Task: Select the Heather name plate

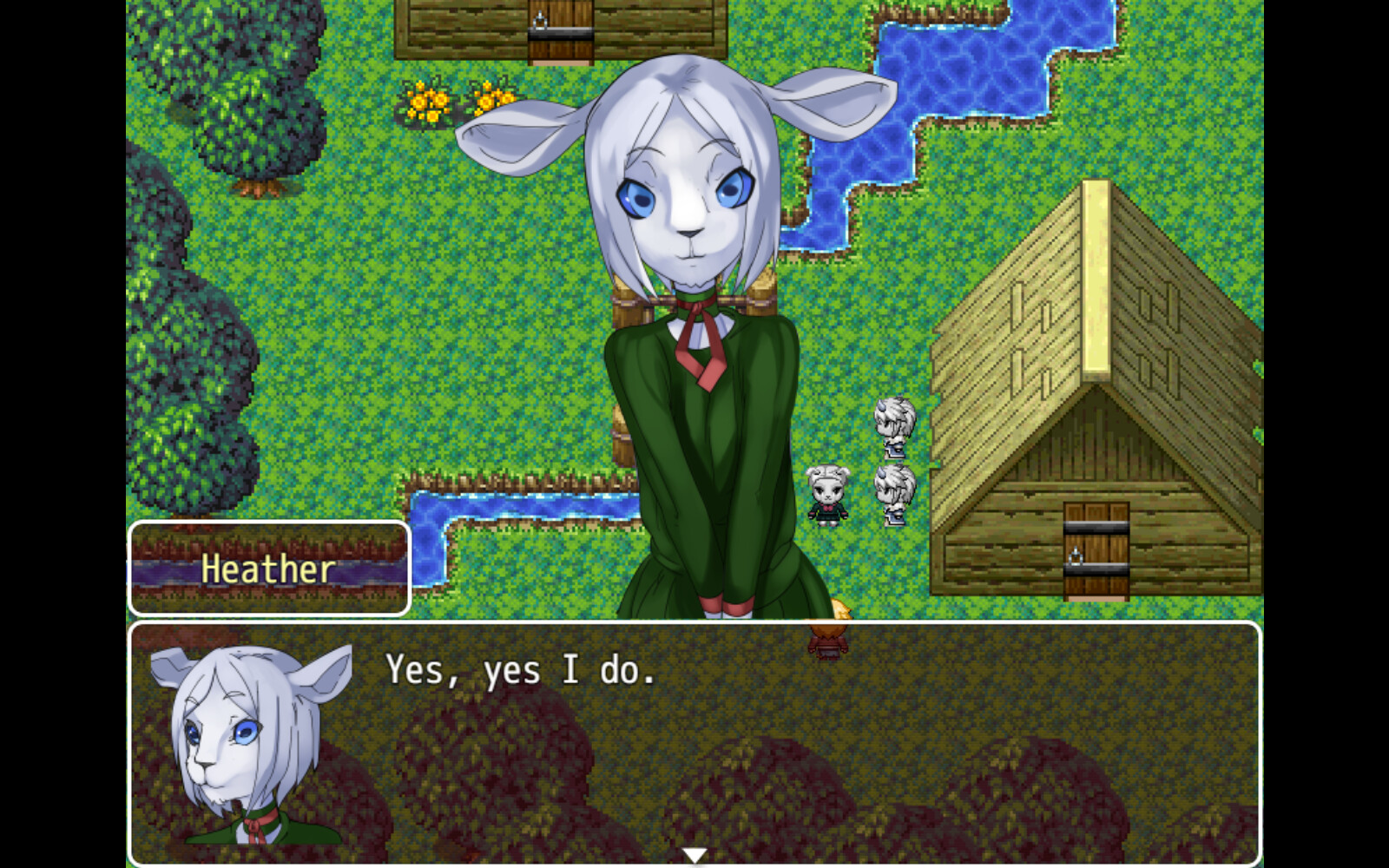Action: [x=269, y=570]
